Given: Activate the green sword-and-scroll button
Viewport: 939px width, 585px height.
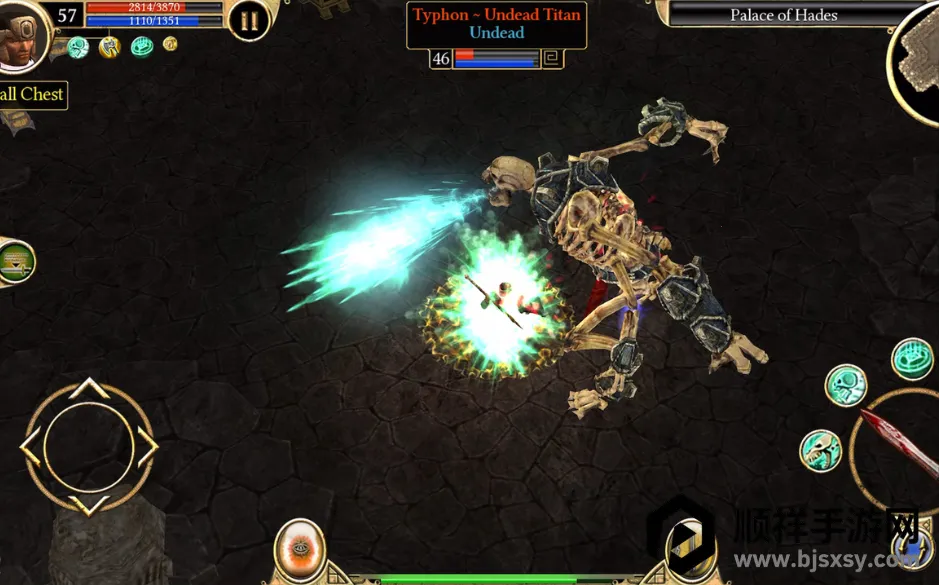Looking at the screenshot, I should pyautogui.click(x=14, y=262).
